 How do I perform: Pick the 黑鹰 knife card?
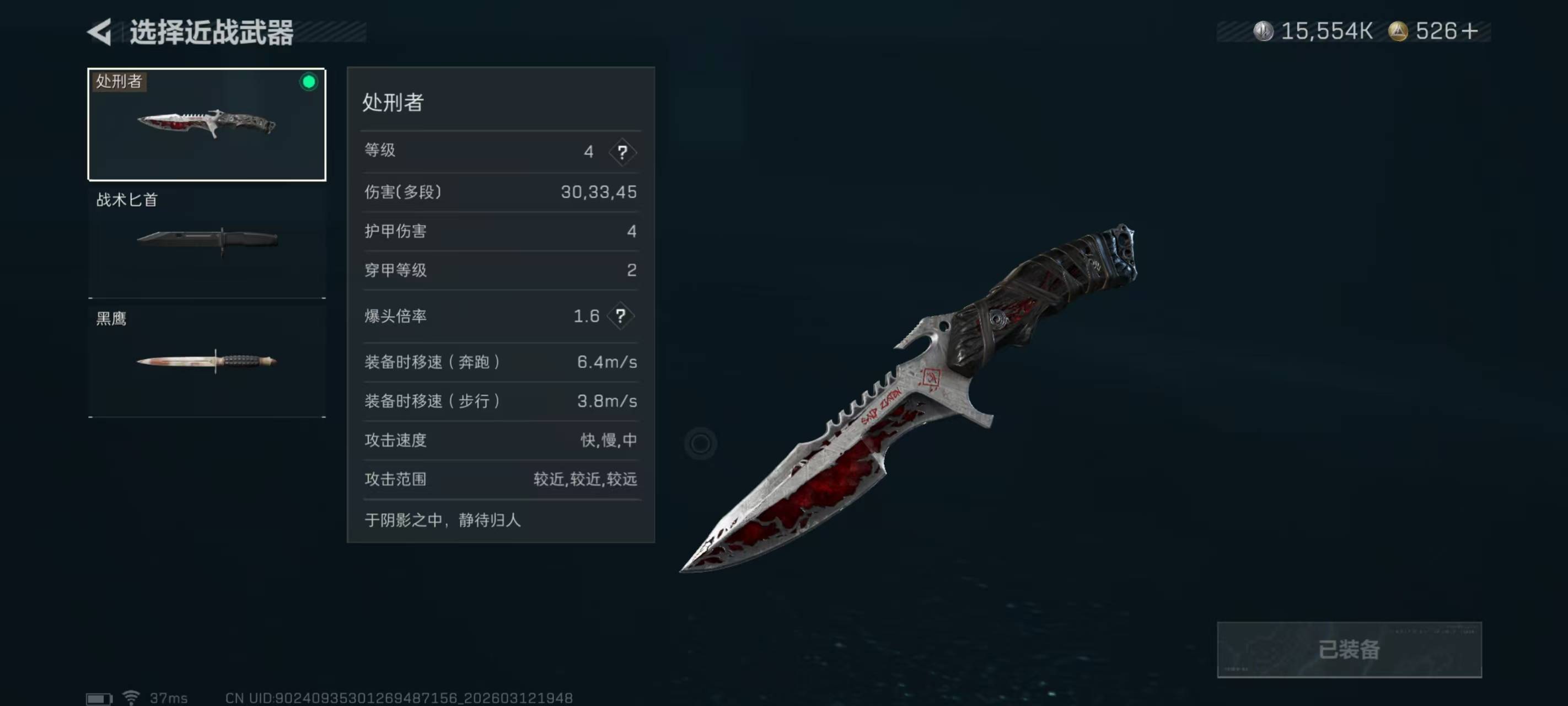pyautogui.click(x=207, y=361)
